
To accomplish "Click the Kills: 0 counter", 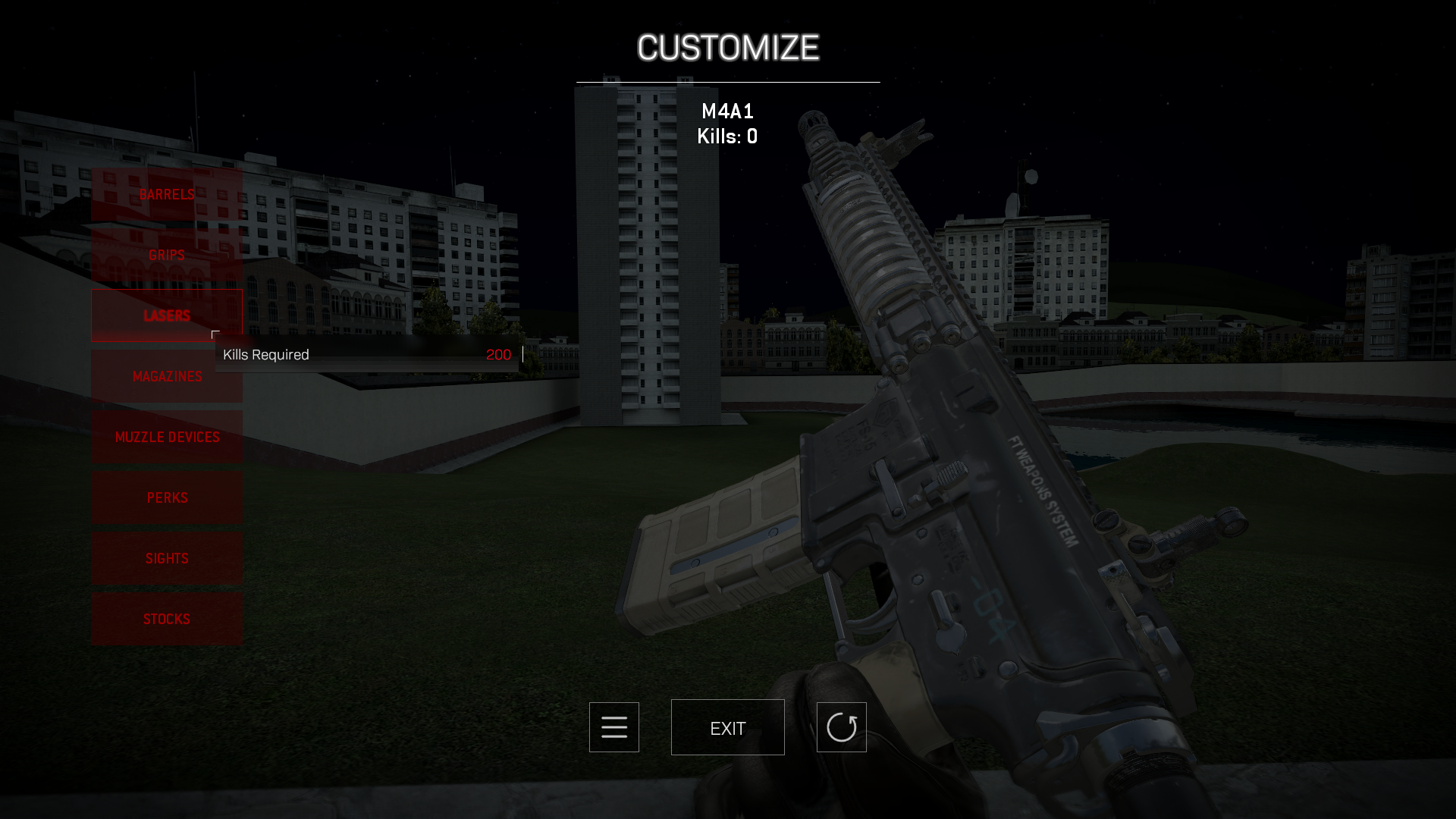I will coord(727,136).
